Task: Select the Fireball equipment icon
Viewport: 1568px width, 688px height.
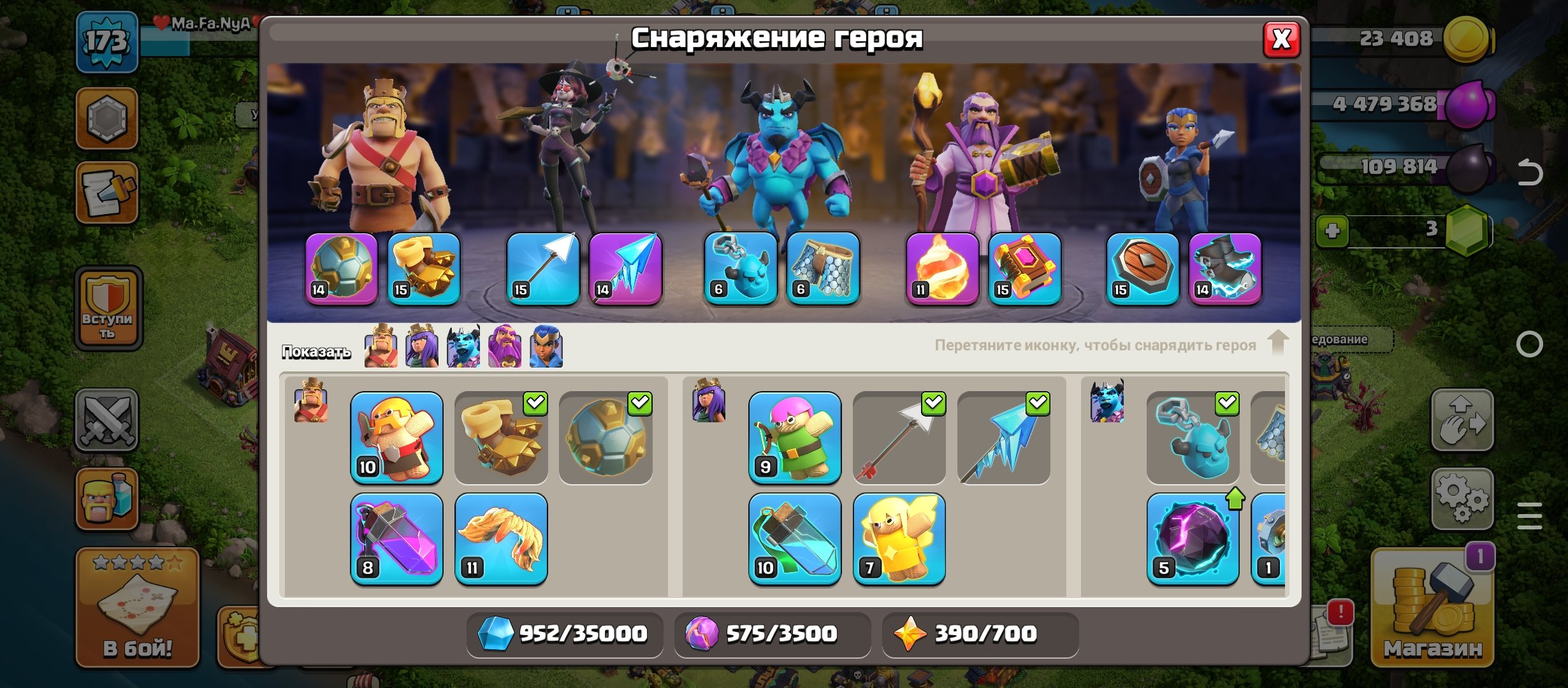Action: (x=947, y=271)
